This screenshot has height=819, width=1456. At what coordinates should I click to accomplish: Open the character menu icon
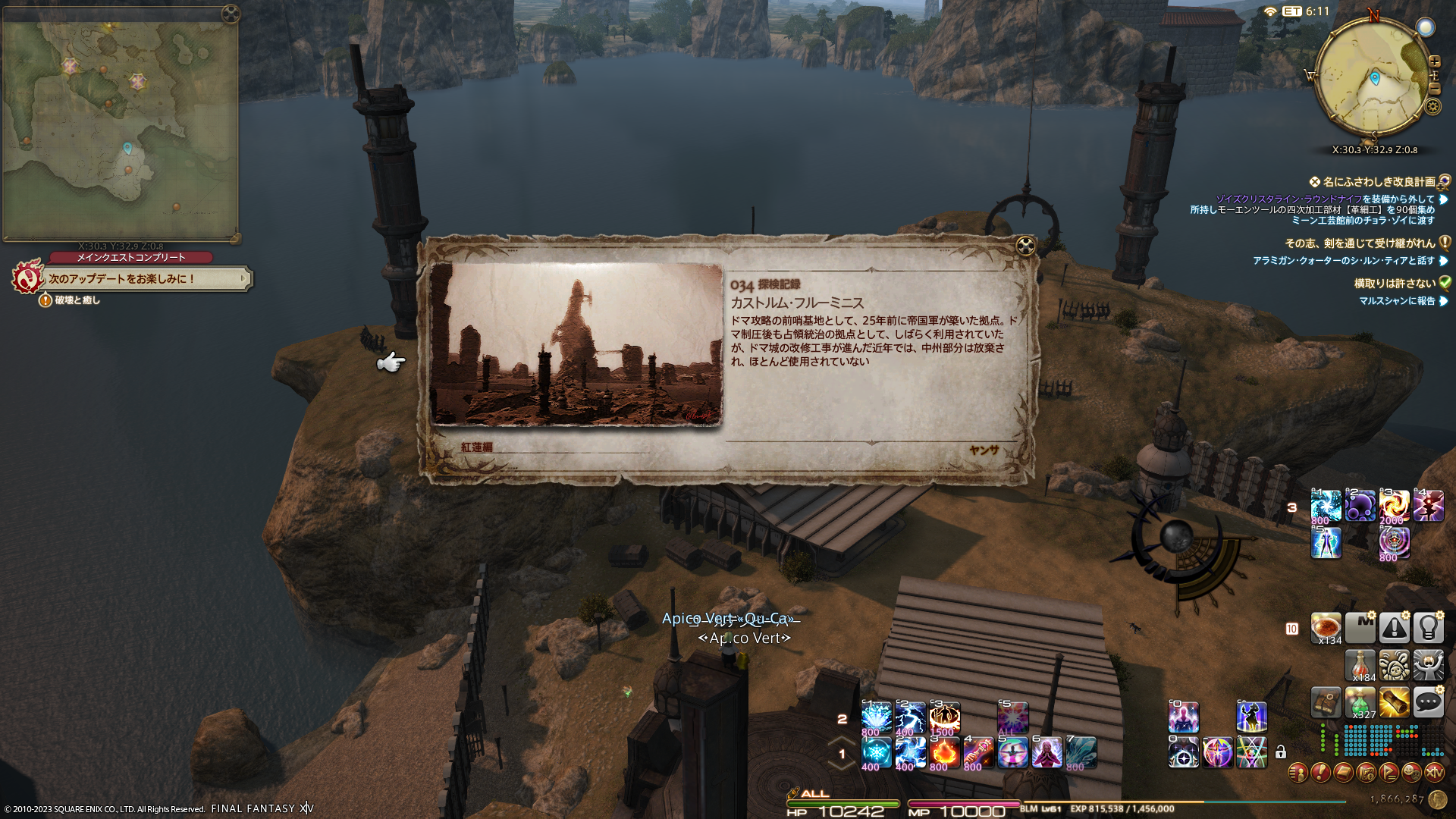point(1298,773)
